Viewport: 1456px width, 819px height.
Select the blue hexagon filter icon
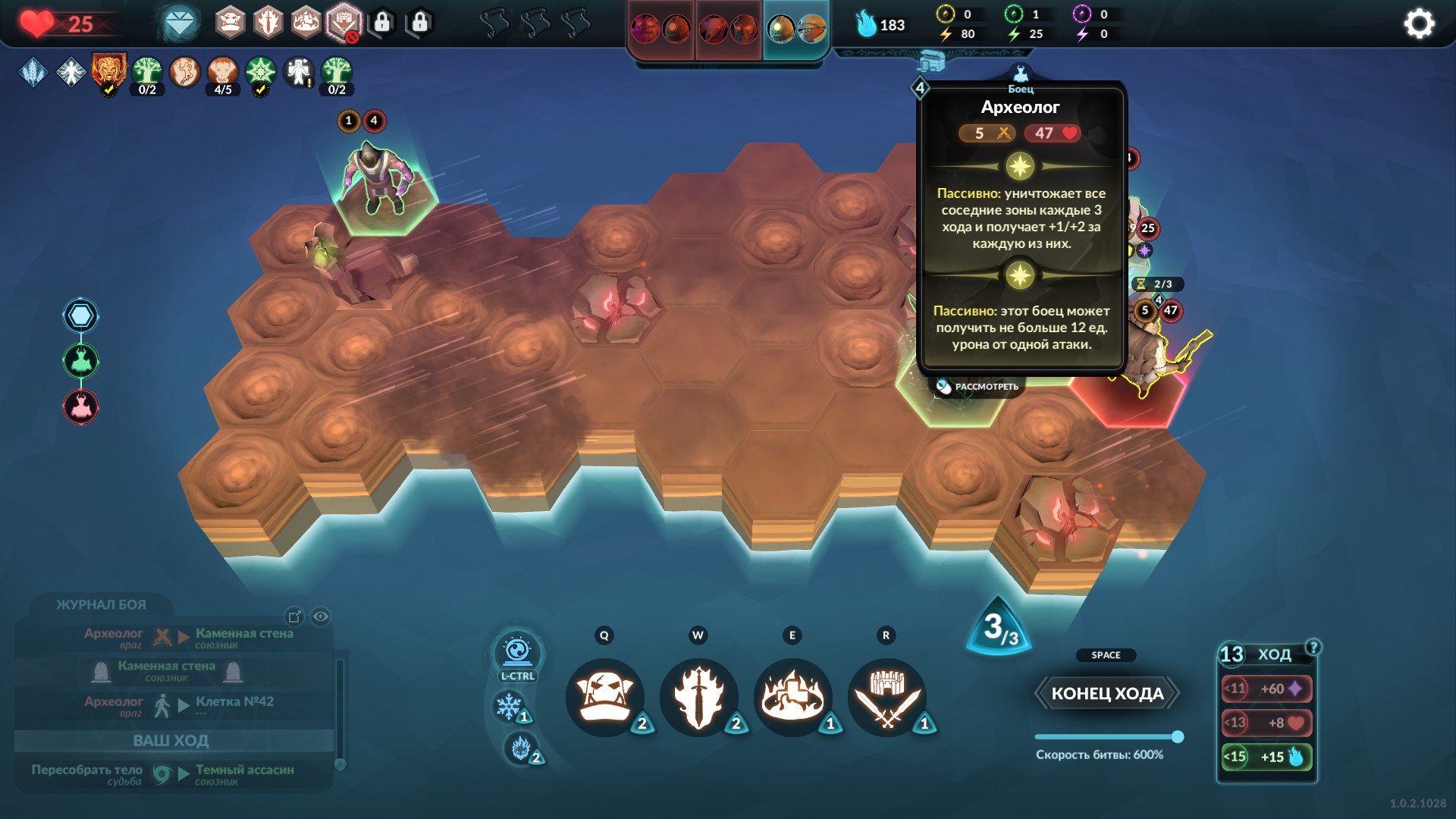click(80, 315)
